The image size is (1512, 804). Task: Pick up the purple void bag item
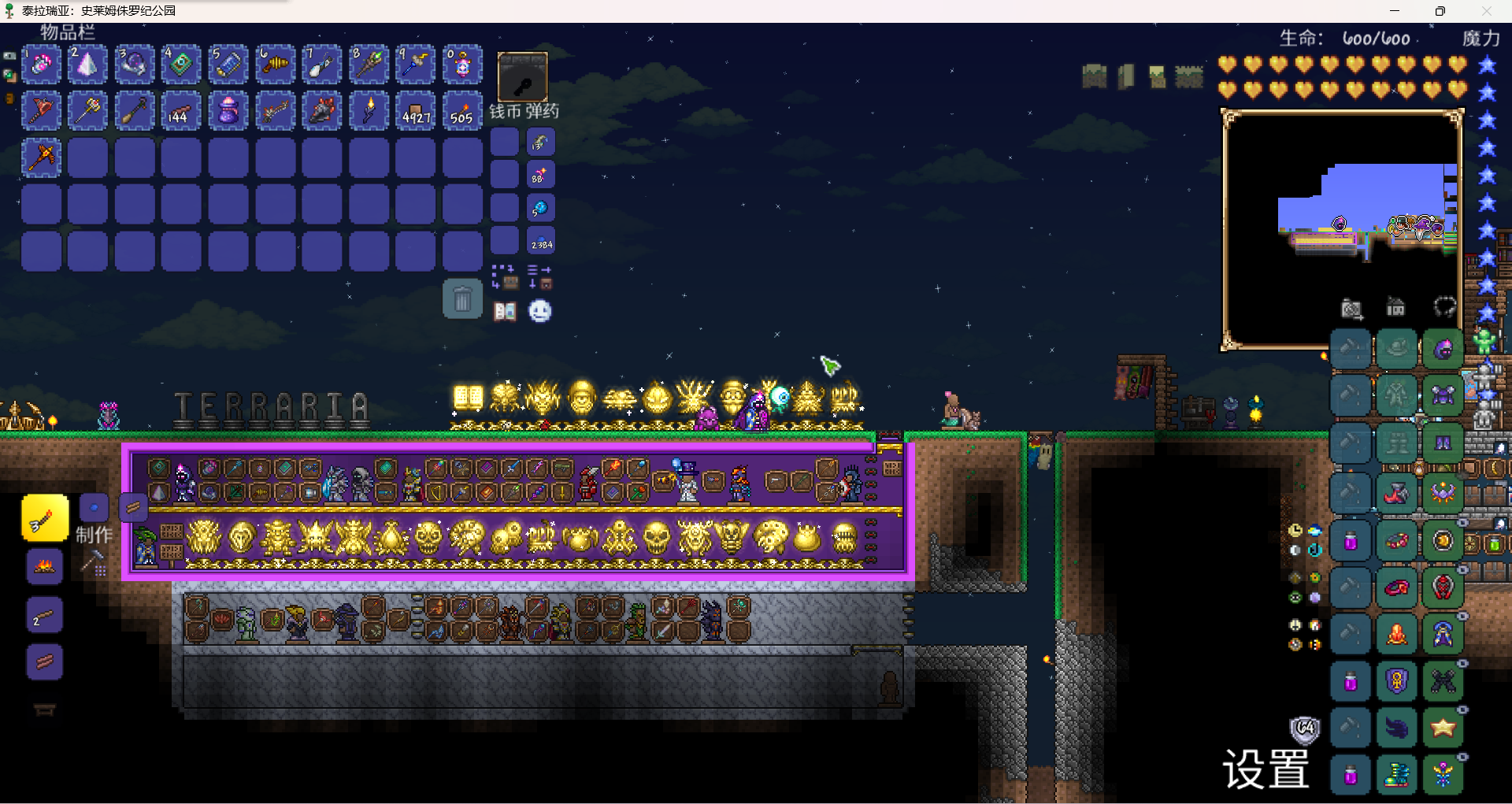tap(228, 111)
